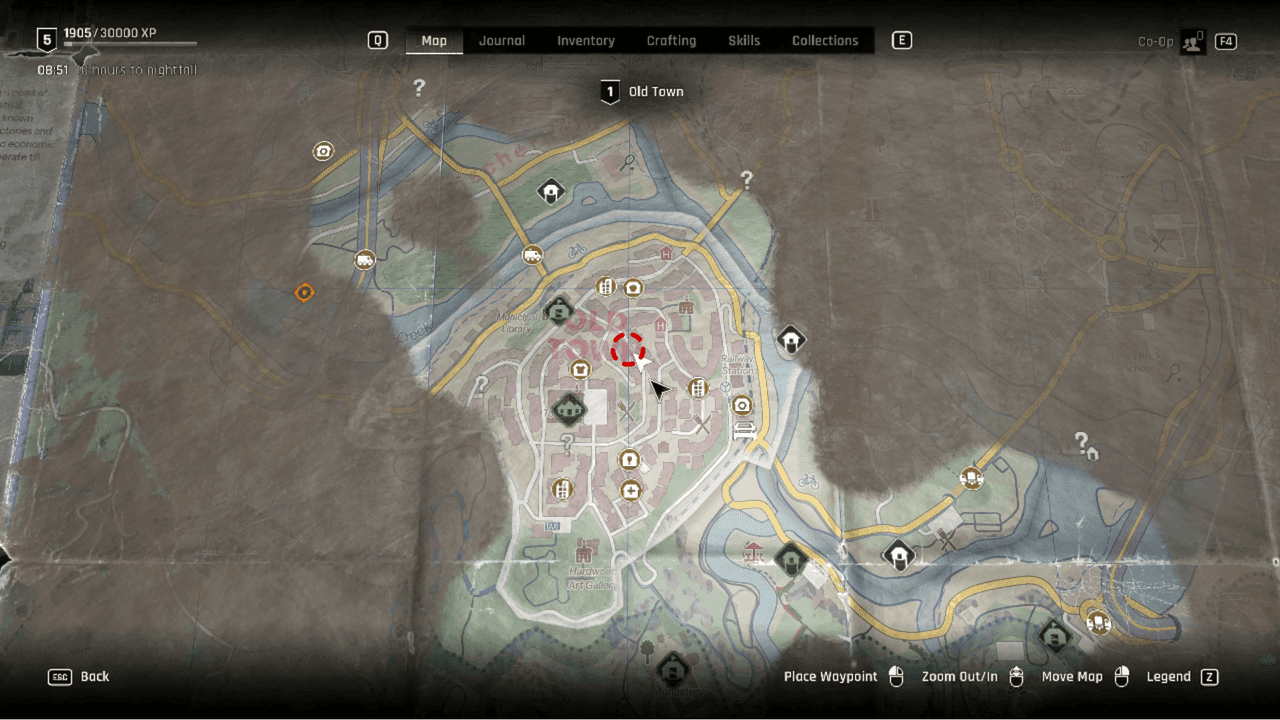Click the red dashed circle map marker
The image size is (1280, 720).
(x=627, y=349)
